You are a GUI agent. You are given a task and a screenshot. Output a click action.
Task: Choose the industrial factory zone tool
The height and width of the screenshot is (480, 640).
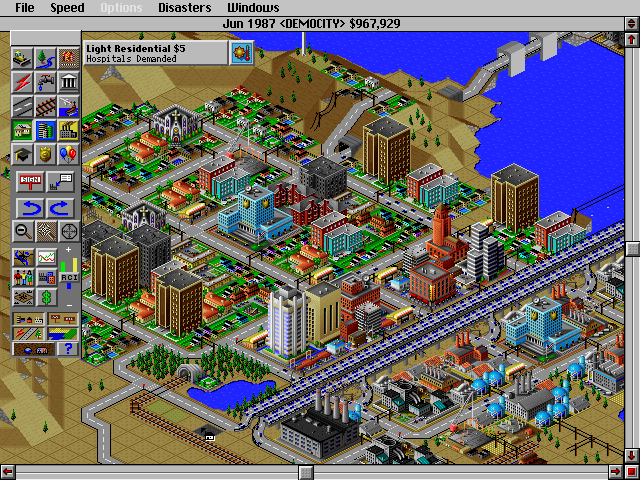[x=69, y=130]
